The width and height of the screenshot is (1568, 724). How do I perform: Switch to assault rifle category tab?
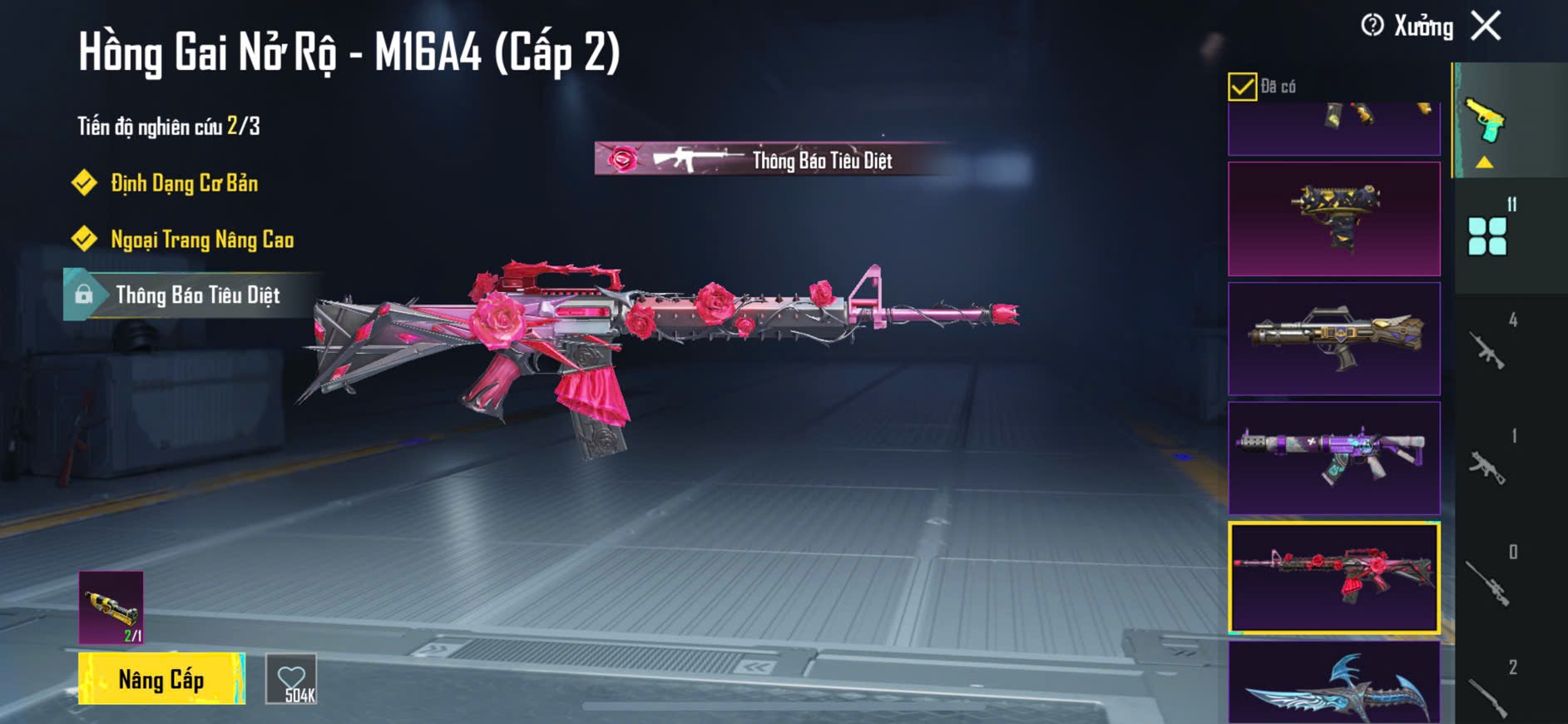pyautogui.click(x=1489, y=350)
